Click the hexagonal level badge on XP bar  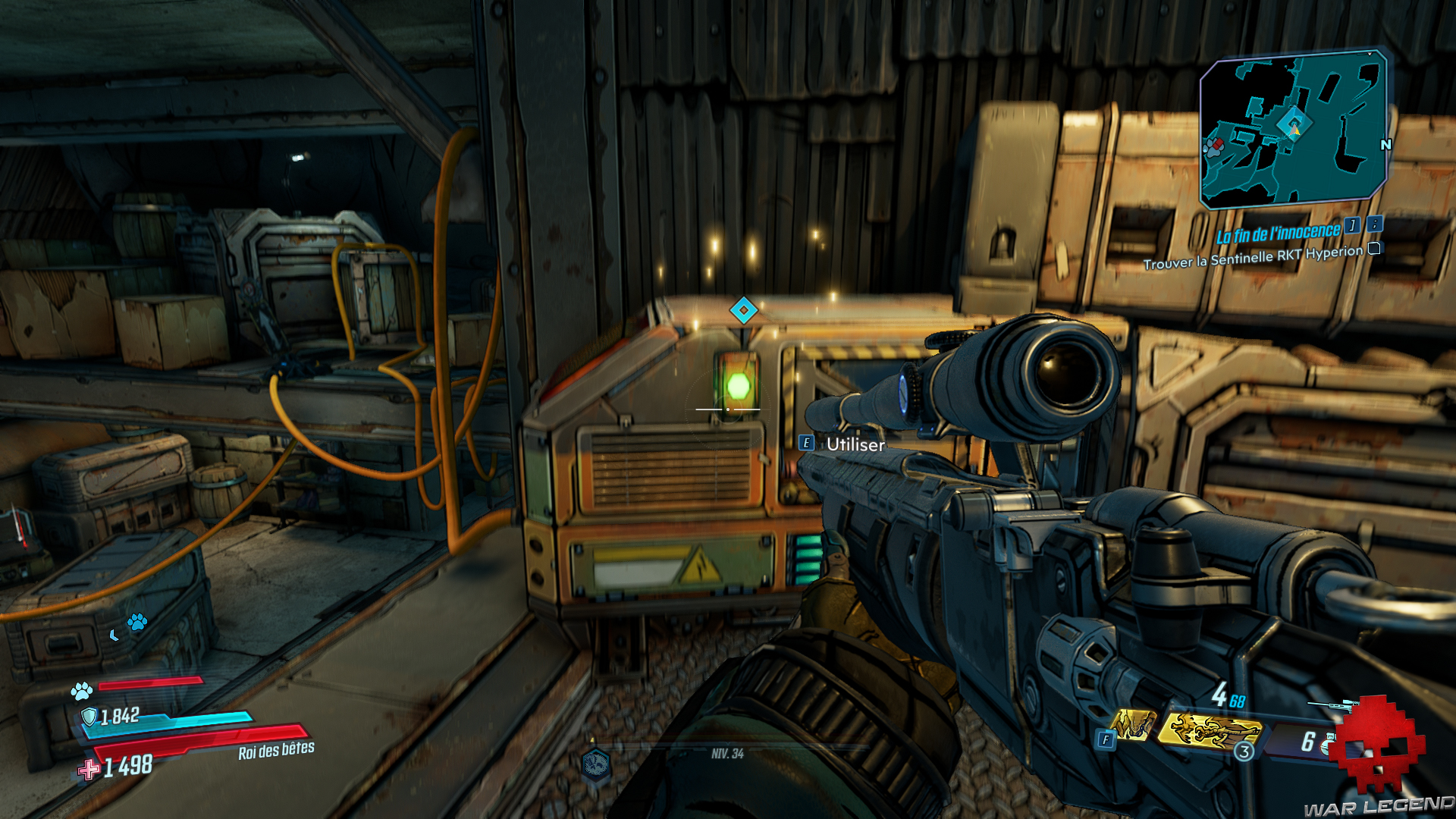click(x=596, y=764)
